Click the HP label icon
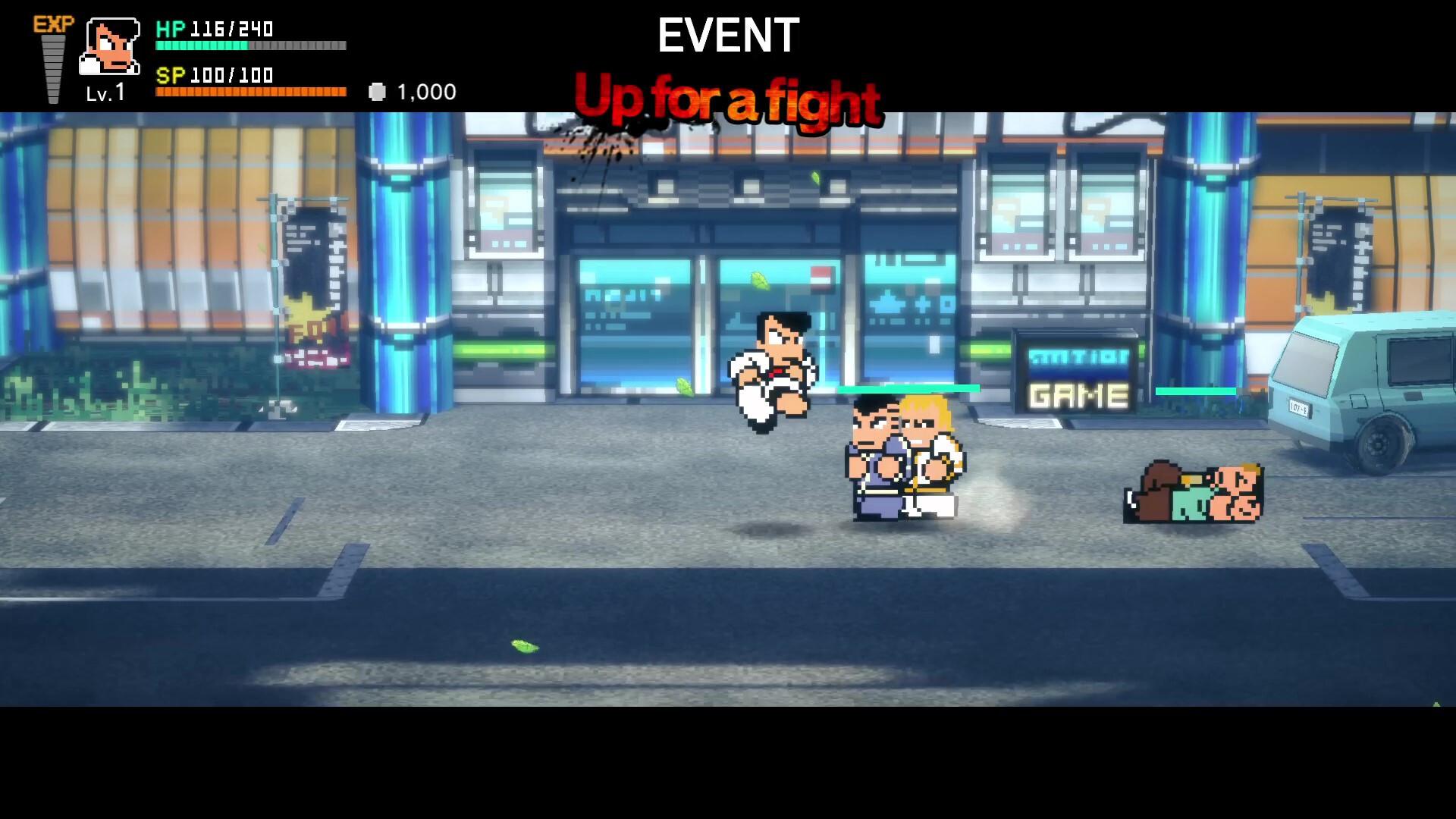Viewport: 1456px width, 819px height. 173,30
